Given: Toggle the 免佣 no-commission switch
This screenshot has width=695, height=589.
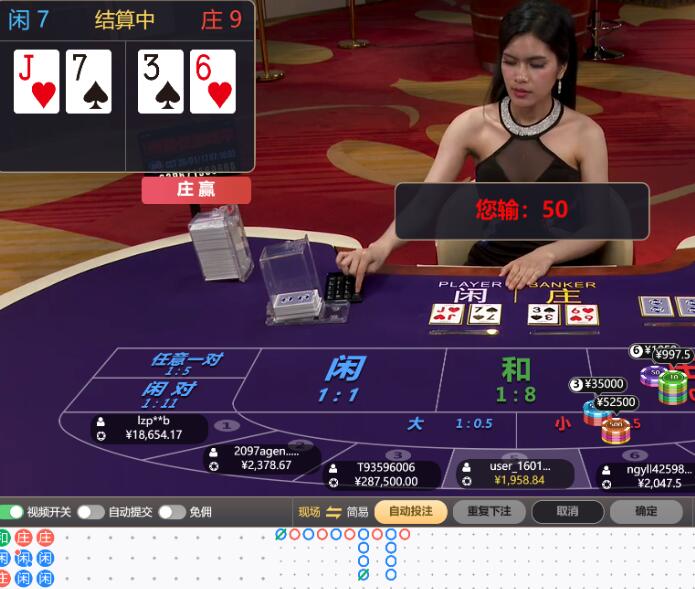Looking at the screenshot, I should 172,512.
